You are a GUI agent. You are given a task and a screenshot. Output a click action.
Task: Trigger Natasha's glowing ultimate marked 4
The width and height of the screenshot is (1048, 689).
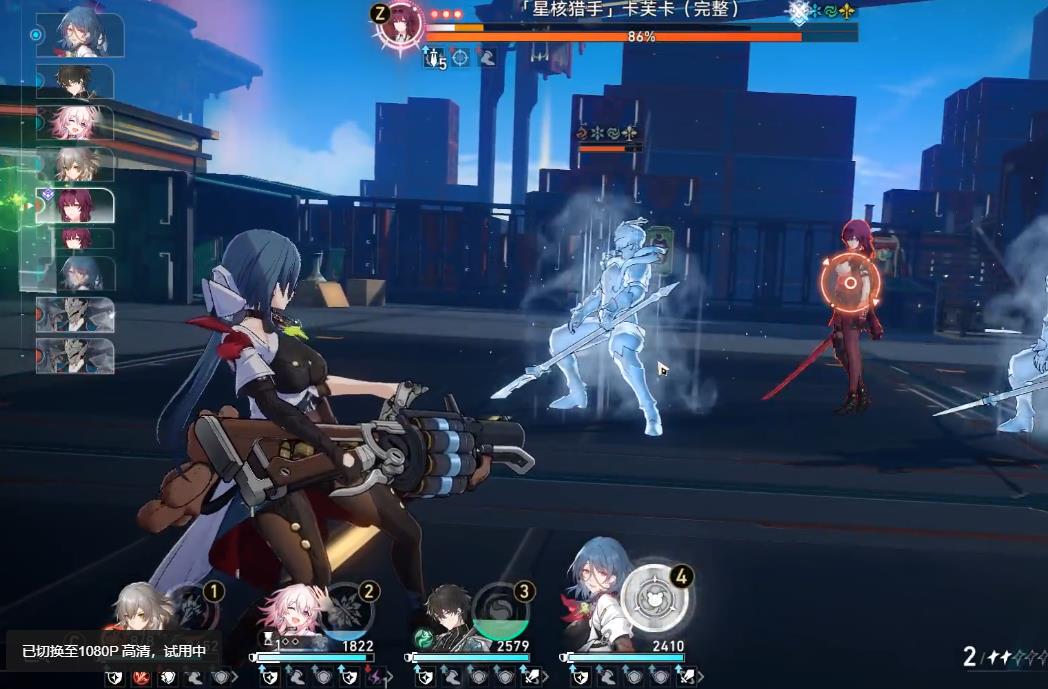click(x=655, y=598)
